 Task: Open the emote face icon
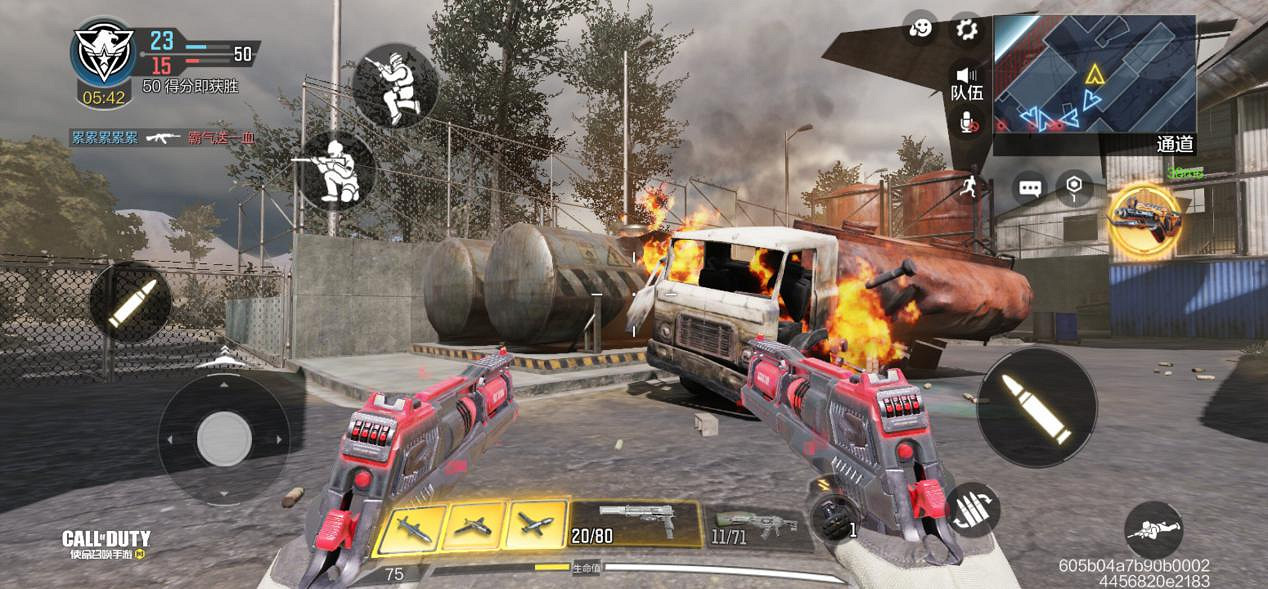(921, 29)
